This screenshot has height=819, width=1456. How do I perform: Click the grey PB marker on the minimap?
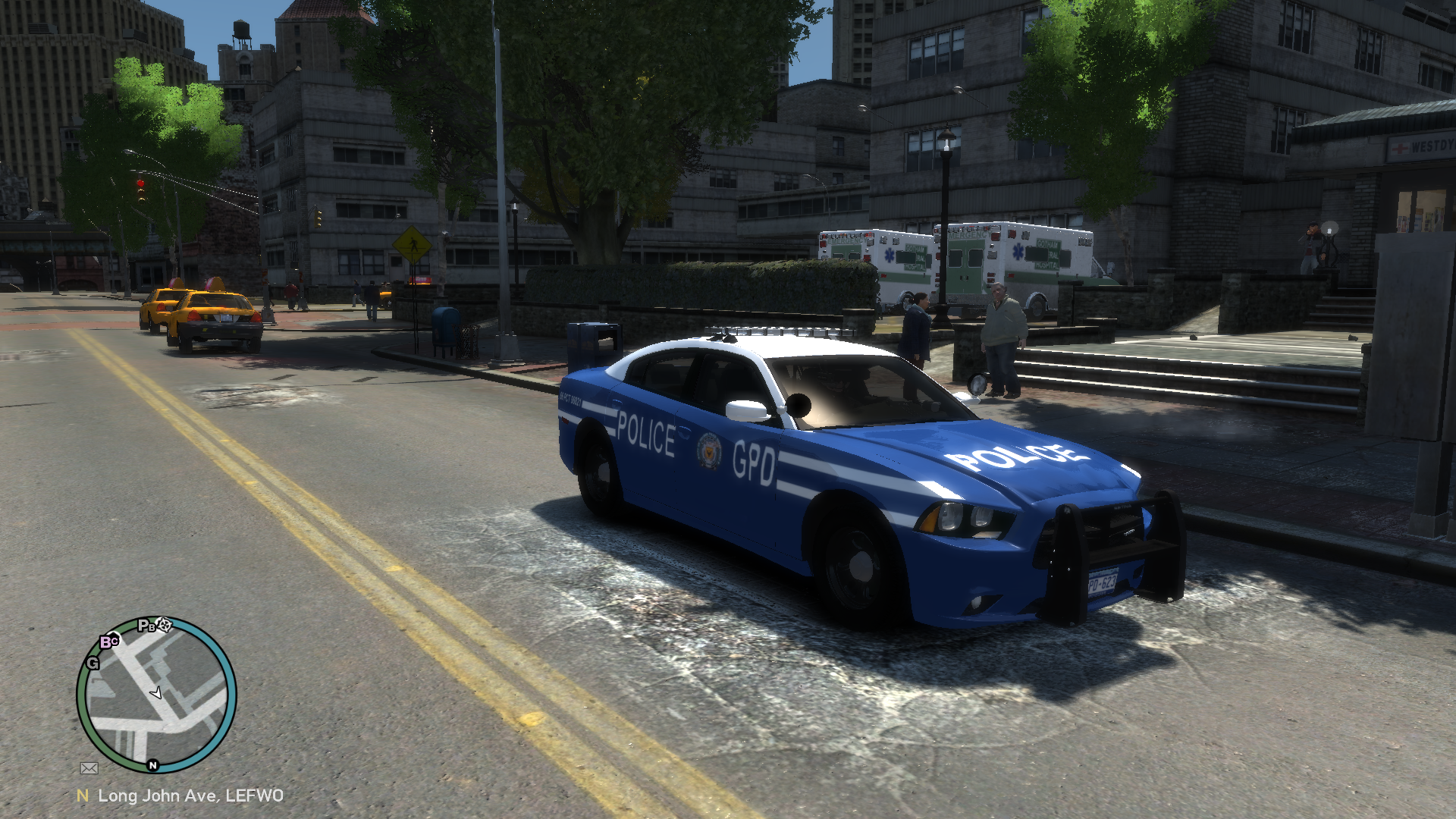146,626
